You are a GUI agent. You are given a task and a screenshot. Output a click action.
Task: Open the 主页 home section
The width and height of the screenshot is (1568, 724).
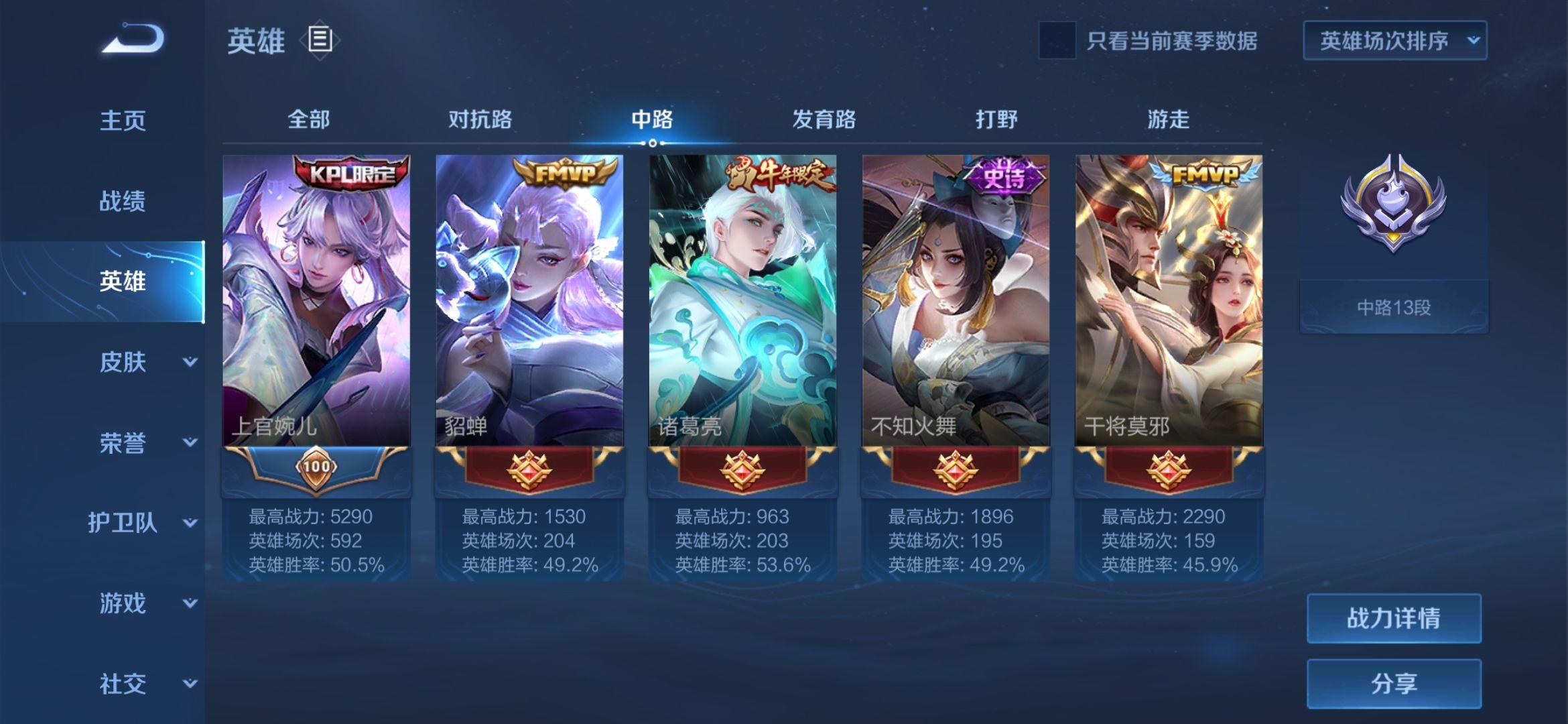tap(123, 121)
